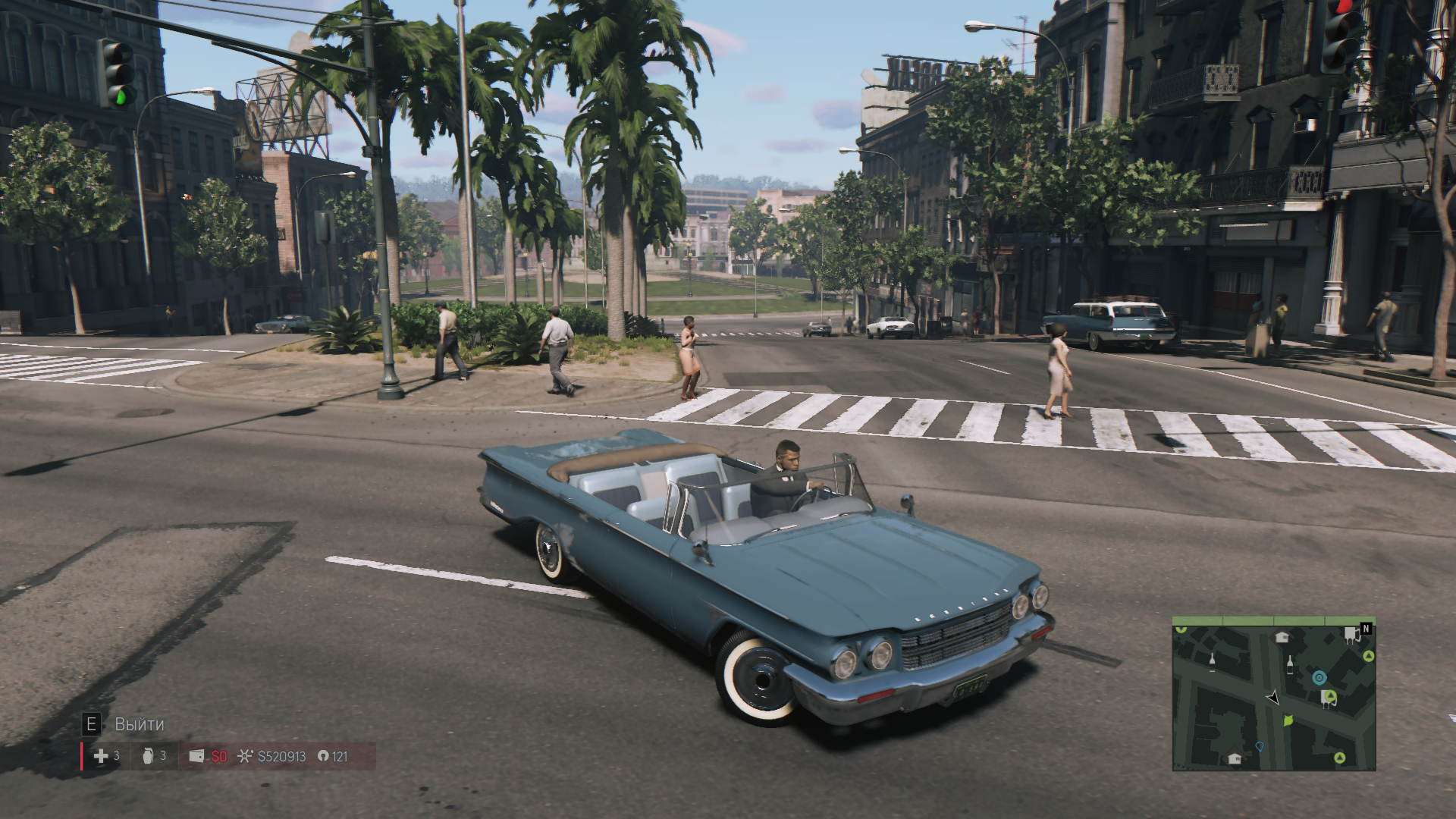This screenshot has height=819, width=1456.
Task: Click the player arrow at minimap center
Action: click(1273, 698)
